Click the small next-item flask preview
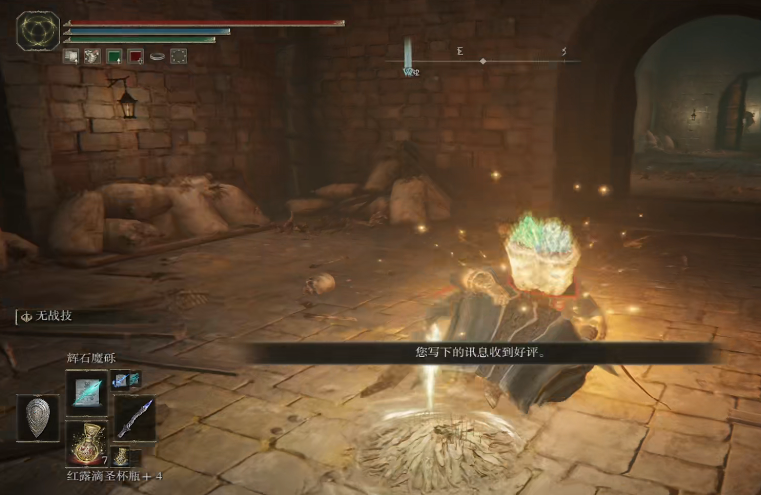 [x=120, y=458]
